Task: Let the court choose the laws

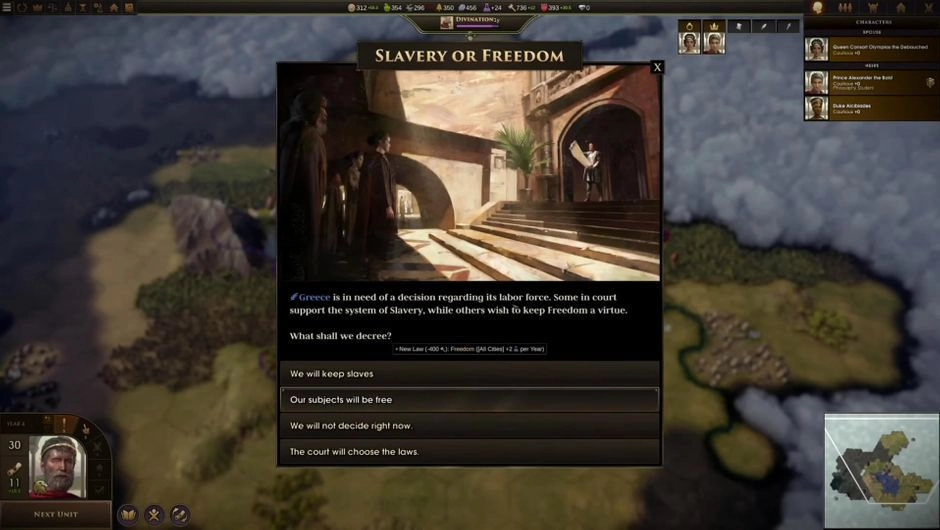Action: [469, 452]
